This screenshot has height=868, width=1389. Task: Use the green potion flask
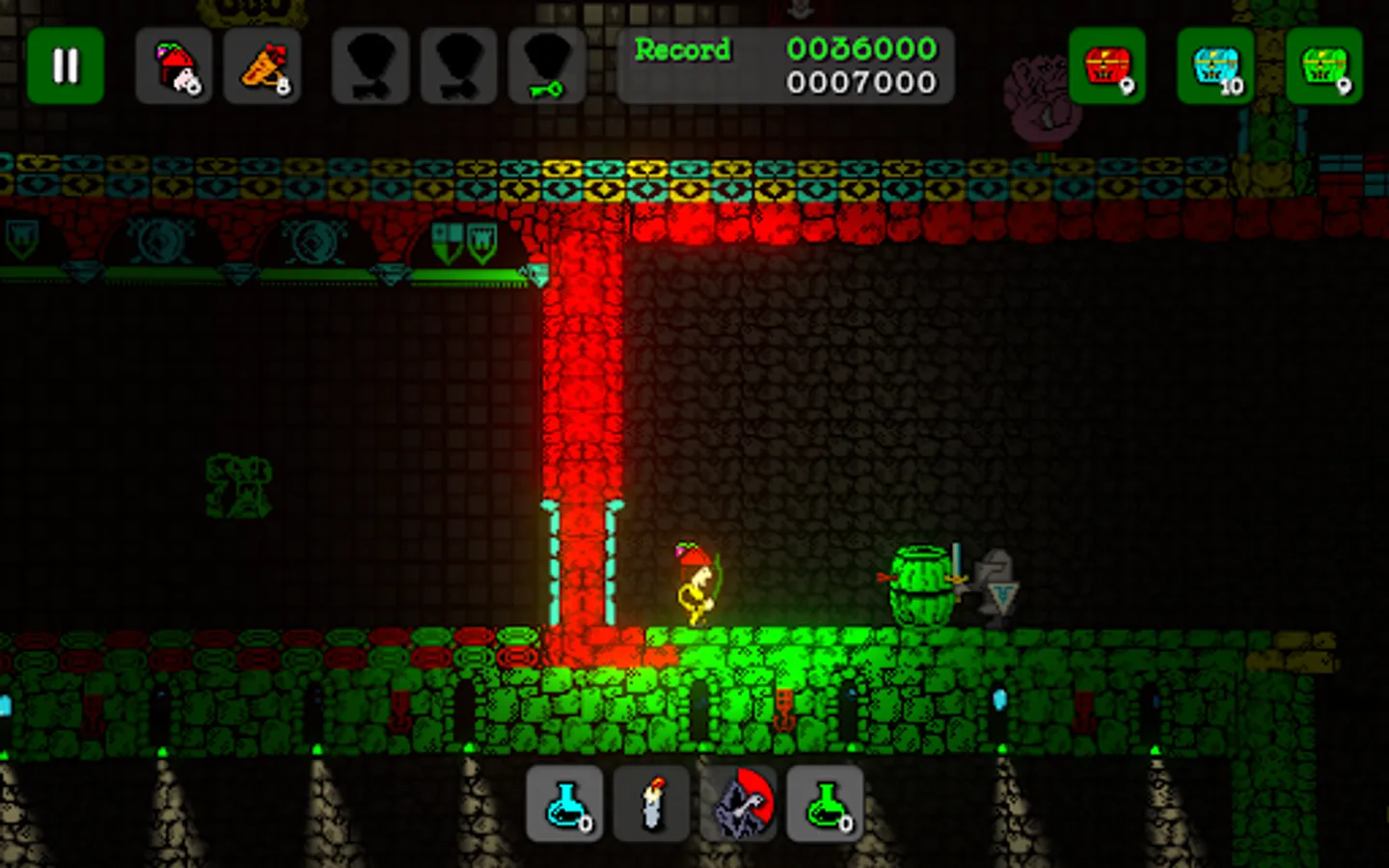pyautogui.click(x=826, y=803)
